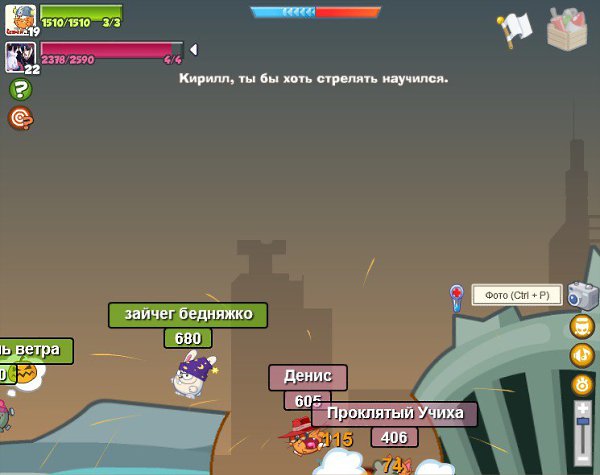The width and height of the screenshot is (600, 475).
Task: Click the white arrow beside the pink health bar
Action: 193,49
